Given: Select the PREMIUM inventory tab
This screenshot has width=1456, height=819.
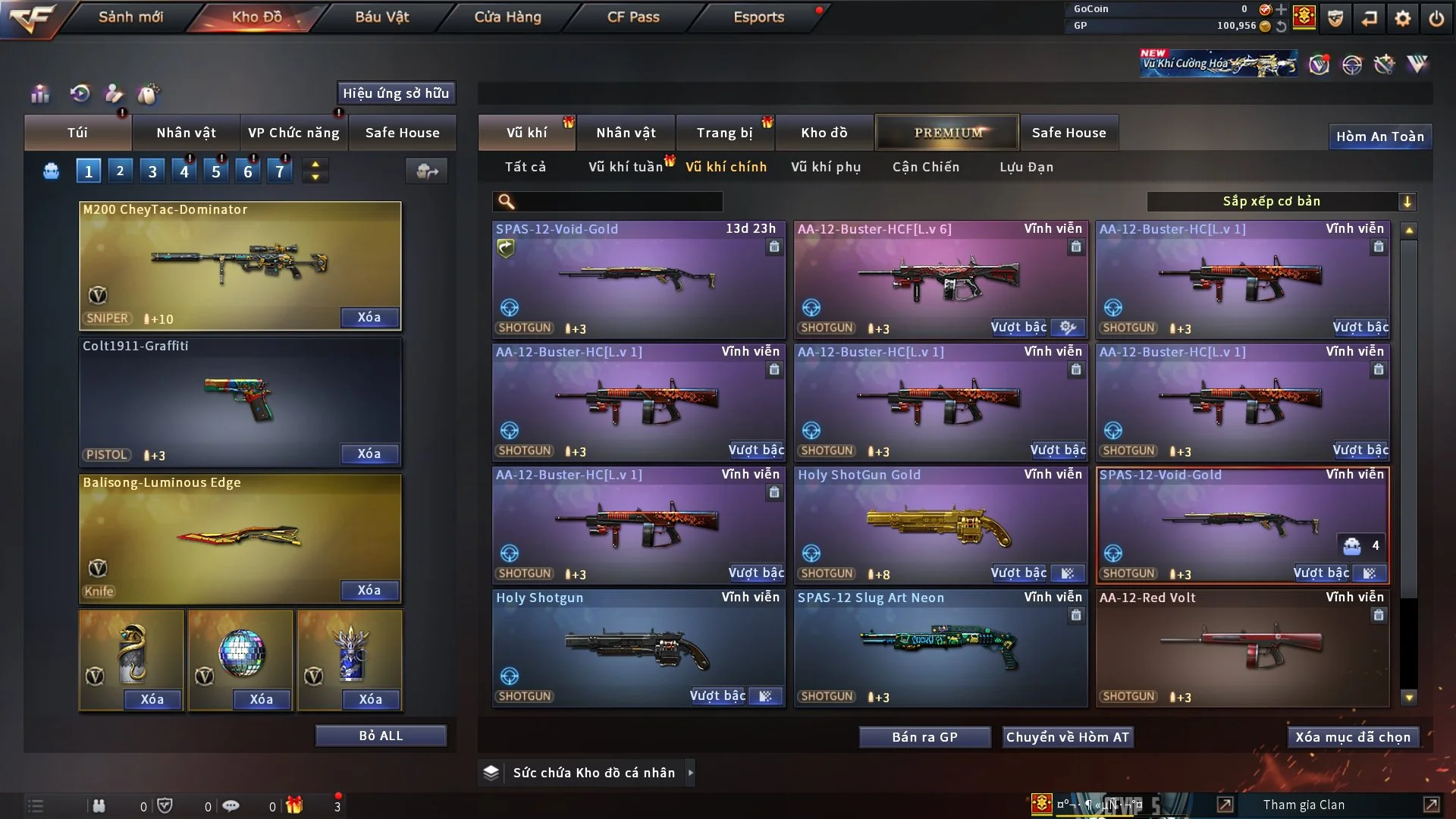Looking at the screenshot, I should coord(947,133).
